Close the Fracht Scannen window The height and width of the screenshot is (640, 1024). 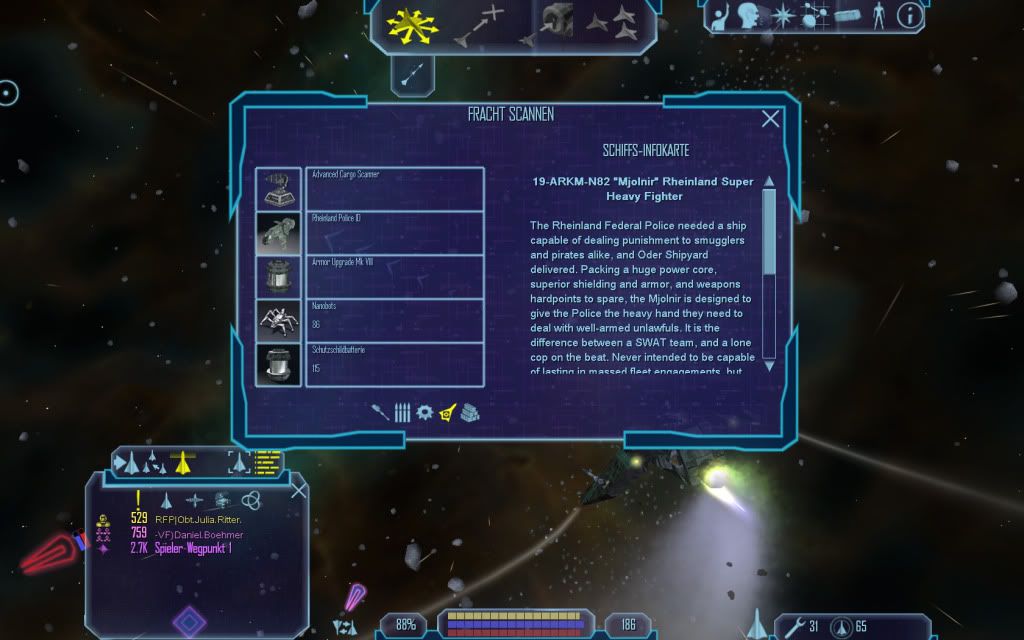[770, 119]
